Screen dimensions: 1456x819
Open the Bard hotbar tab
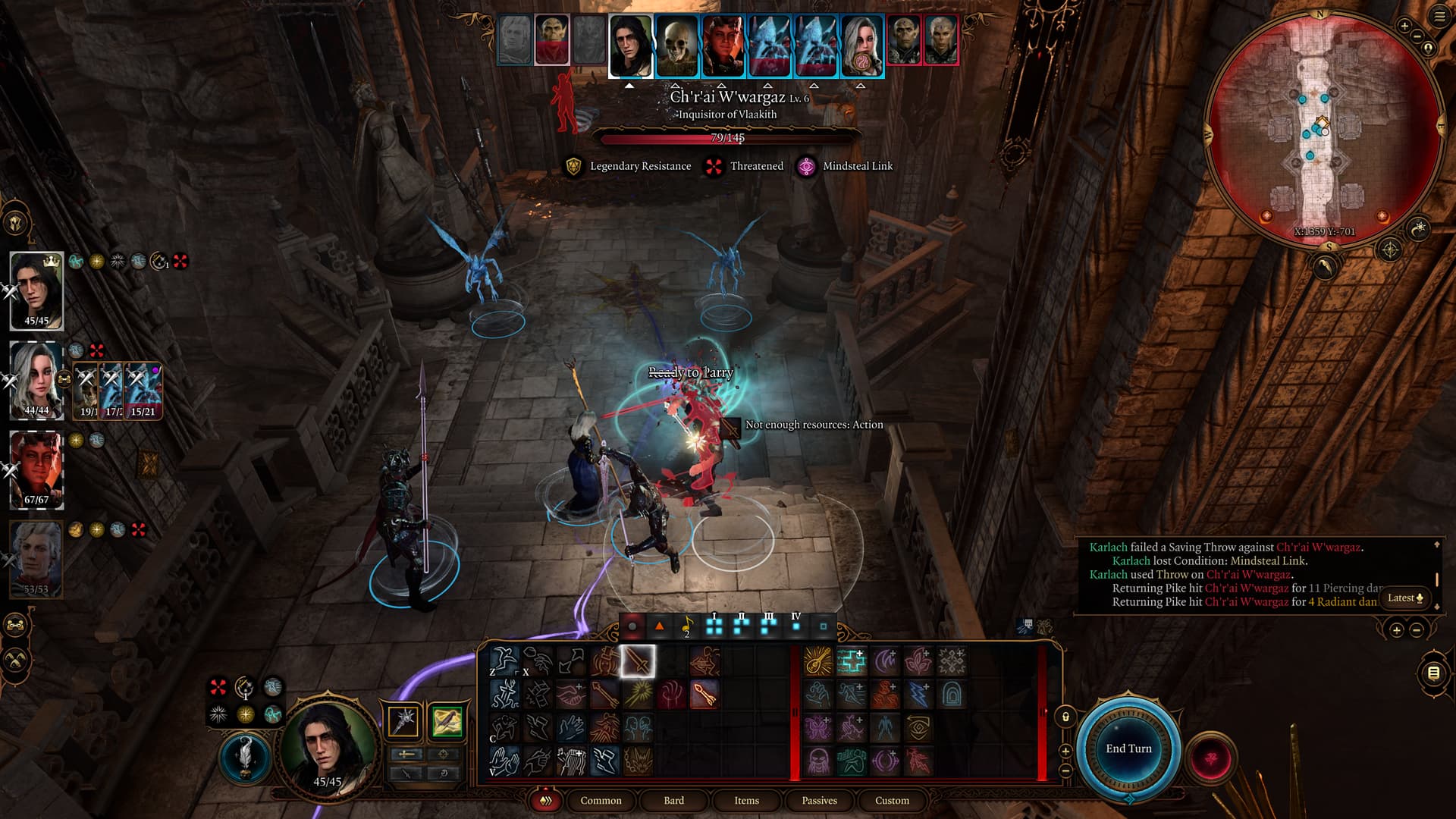673,800
